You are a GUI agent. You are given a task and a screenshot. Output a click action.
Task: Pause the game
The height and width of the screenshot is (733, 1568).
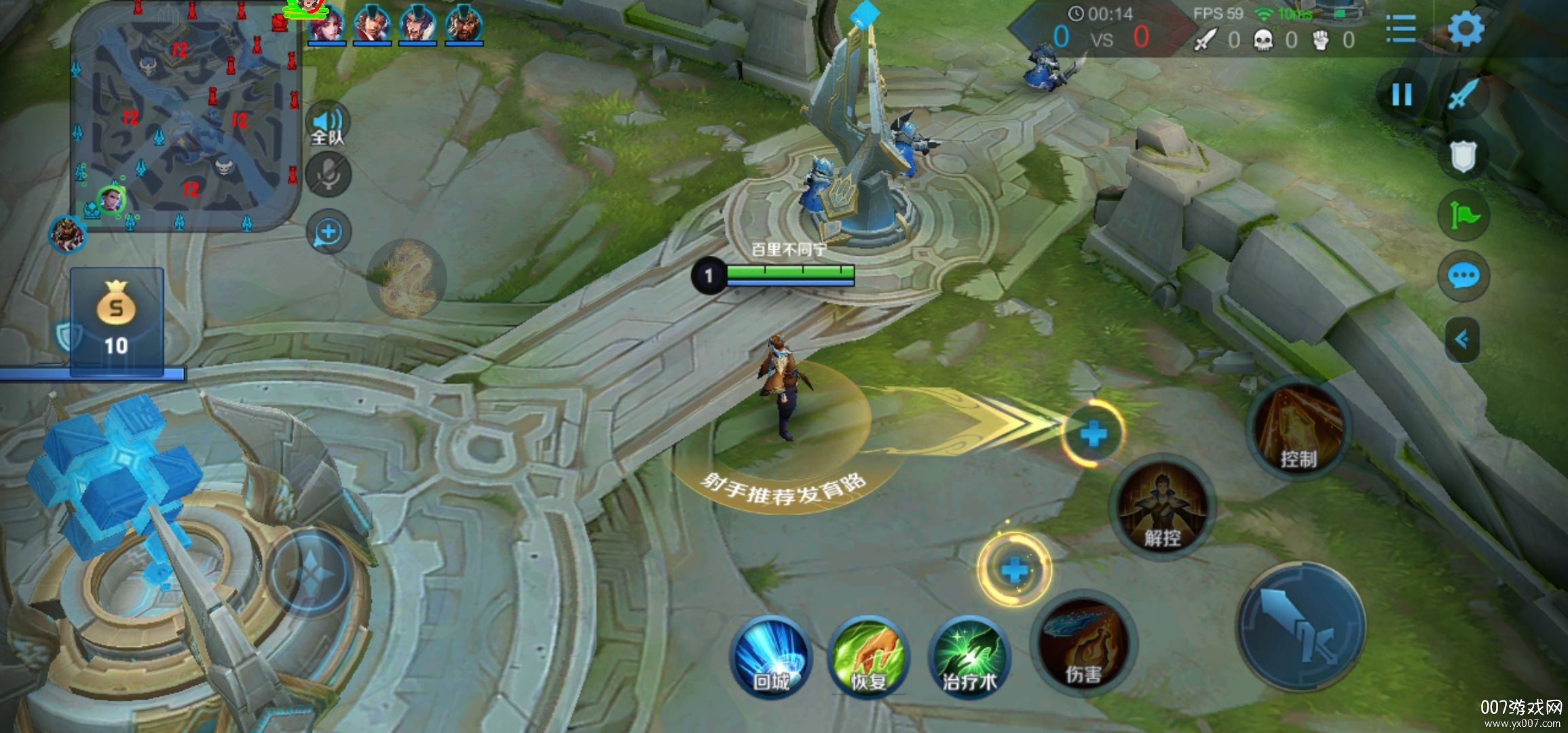tap(1402, 94)
